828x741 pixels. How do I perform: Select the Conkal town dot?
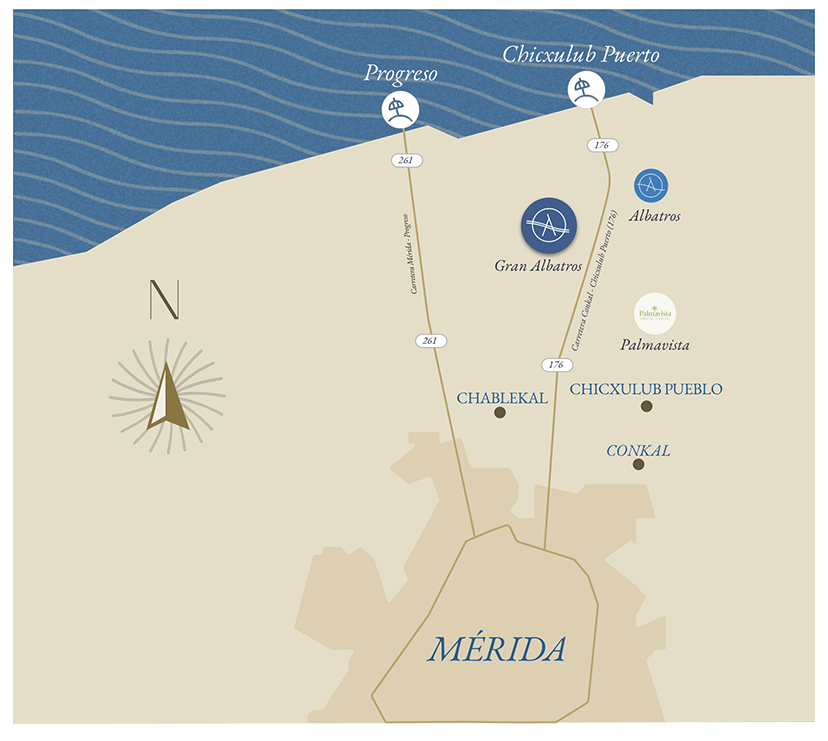[x=638, y=464]
